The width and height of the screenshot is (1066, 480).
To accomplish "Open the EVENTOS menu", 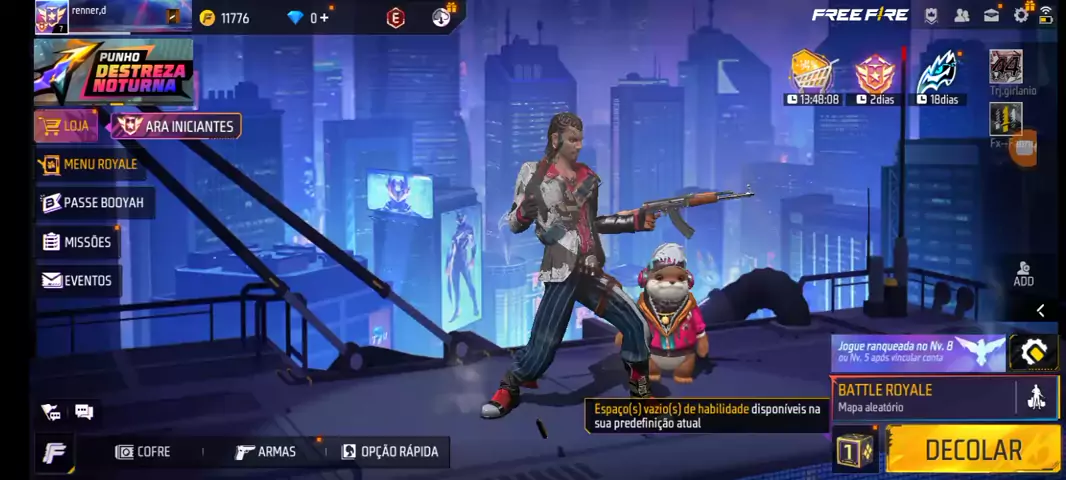I will (x=77, y=281).
